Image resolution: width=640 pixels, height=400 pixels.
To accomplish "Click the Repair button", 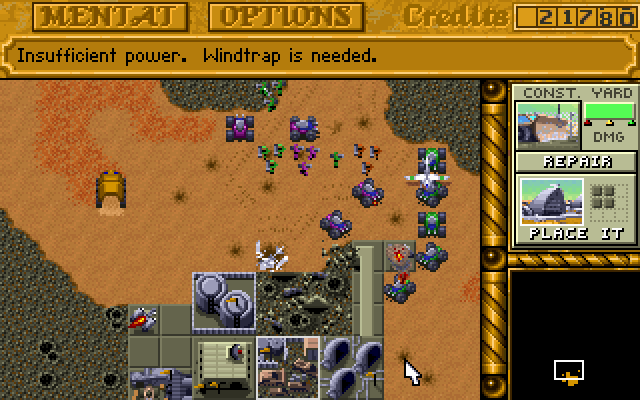I will [x=576, y=162].
